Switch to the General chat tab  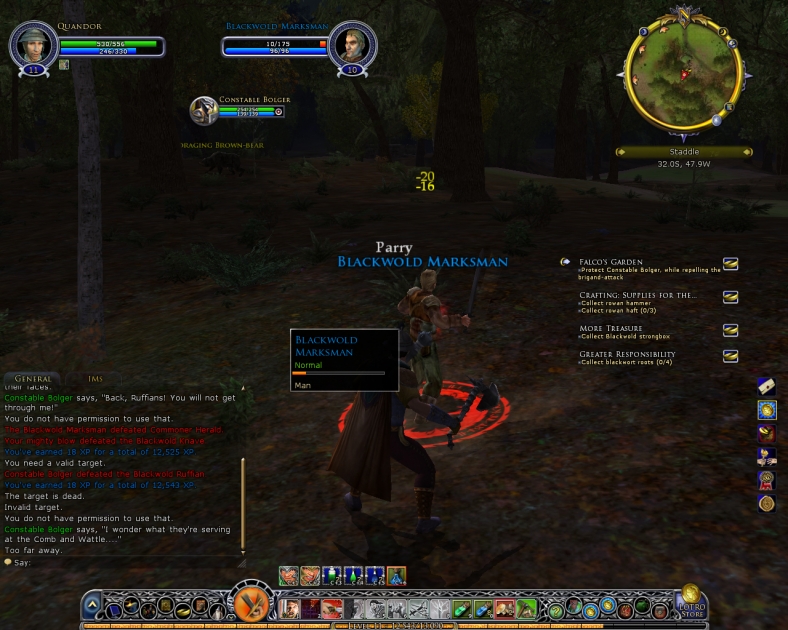[33, 379]
